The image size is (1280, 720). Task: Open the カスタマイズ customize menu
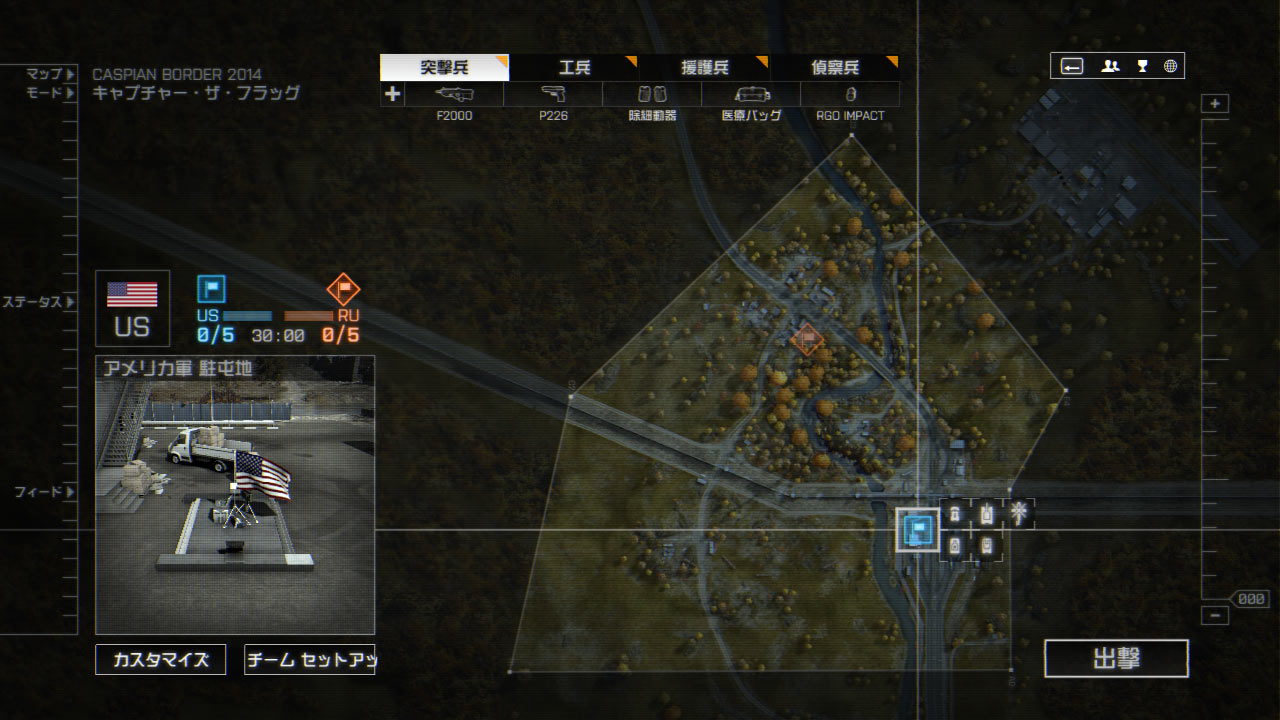tap(161, 660)
